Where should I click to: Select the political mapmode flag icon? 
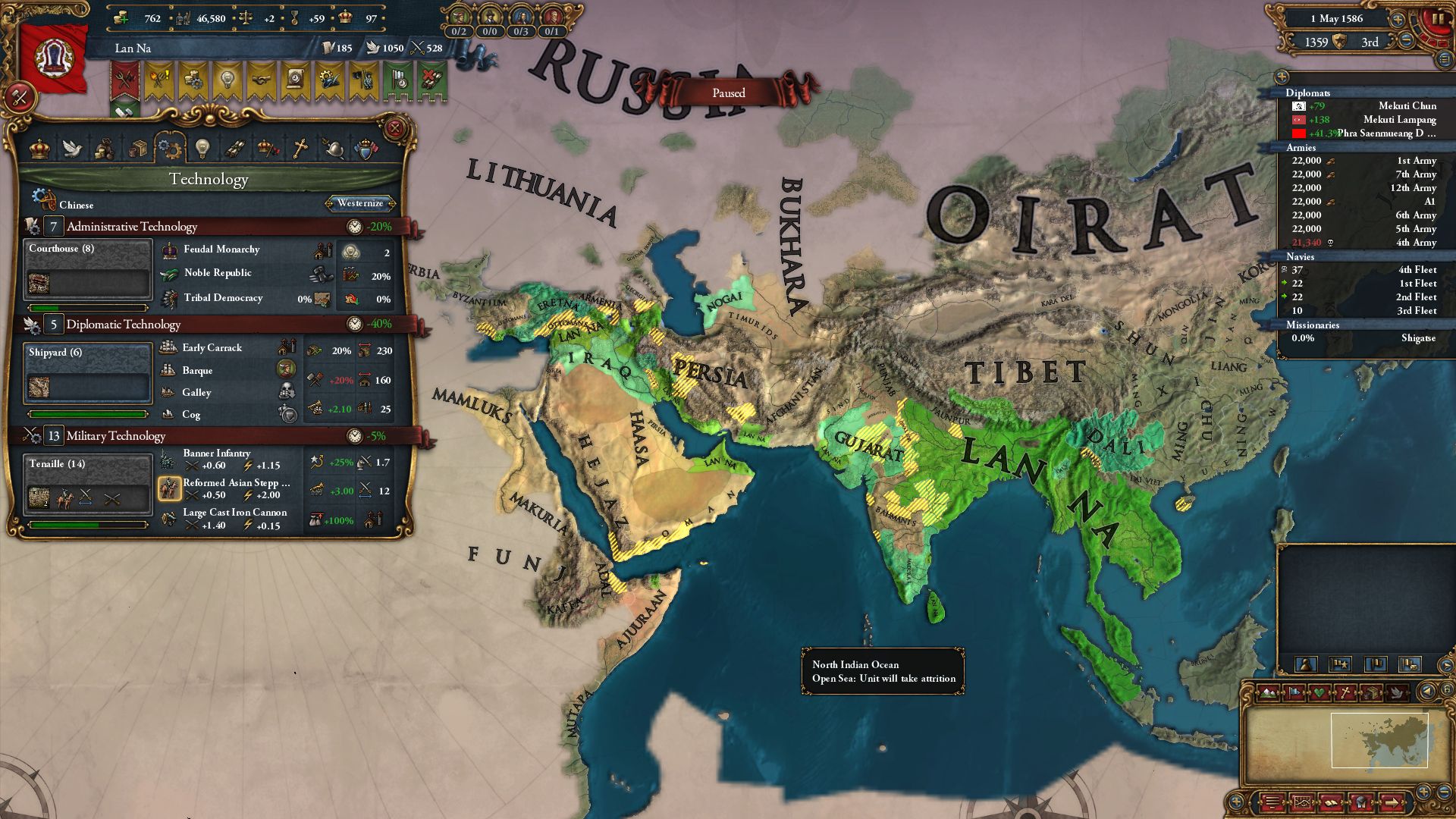click(x=1294, y=692)
